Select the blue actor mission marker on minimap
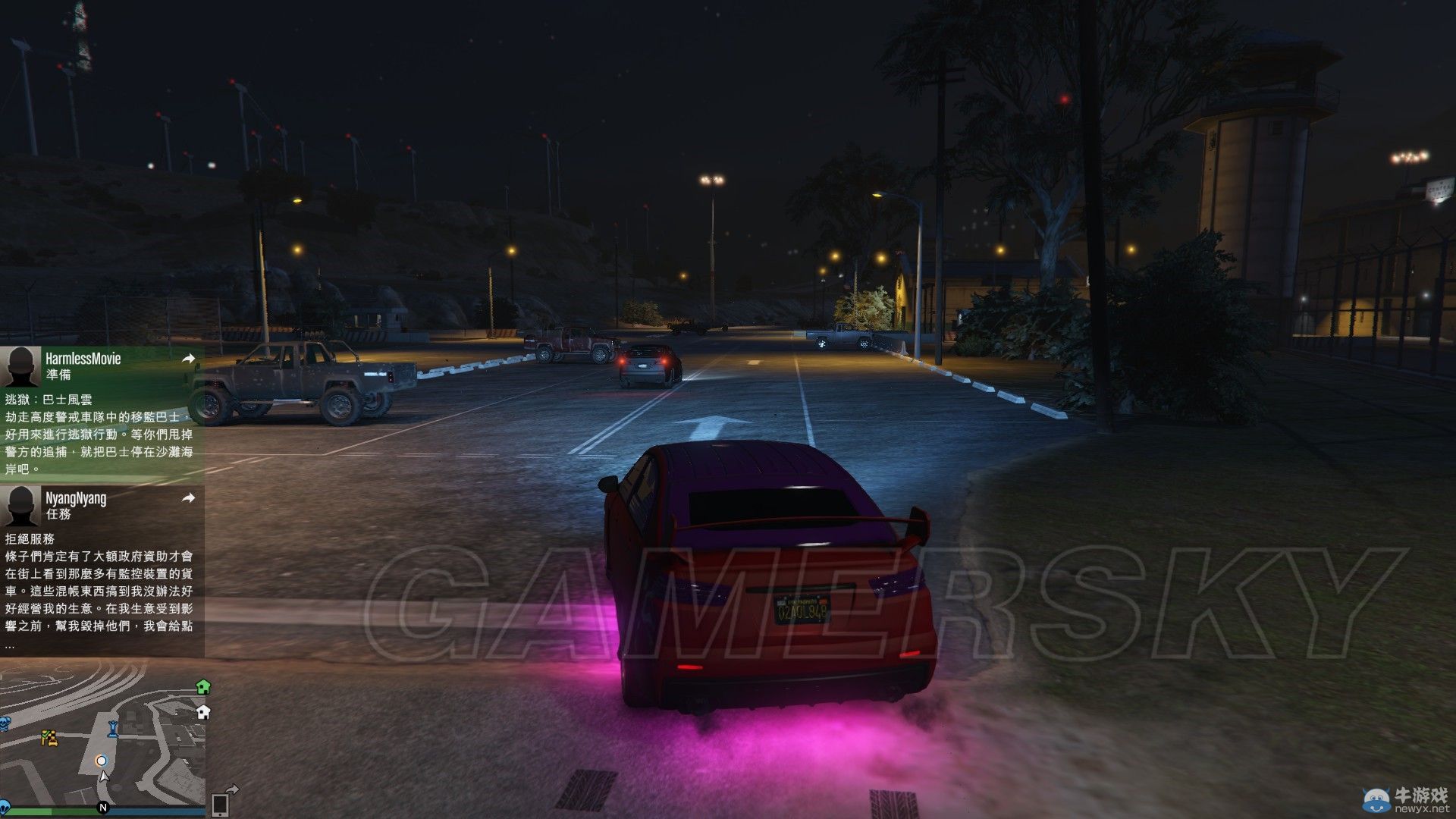The width and height of the screenshot is (1456, 819). coord(113,730)
